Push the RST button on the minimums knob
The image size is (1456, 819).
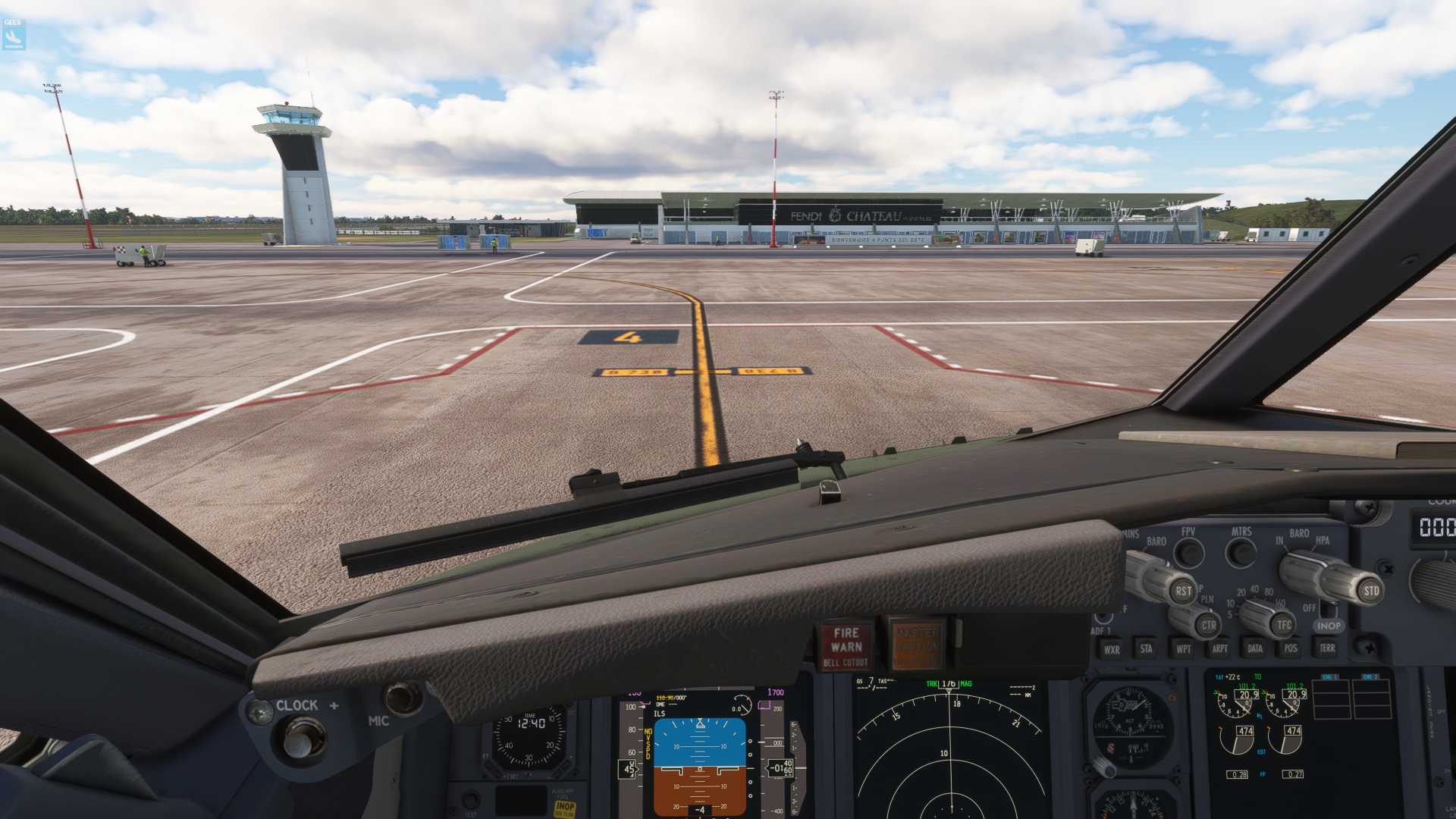point(1182,591)
